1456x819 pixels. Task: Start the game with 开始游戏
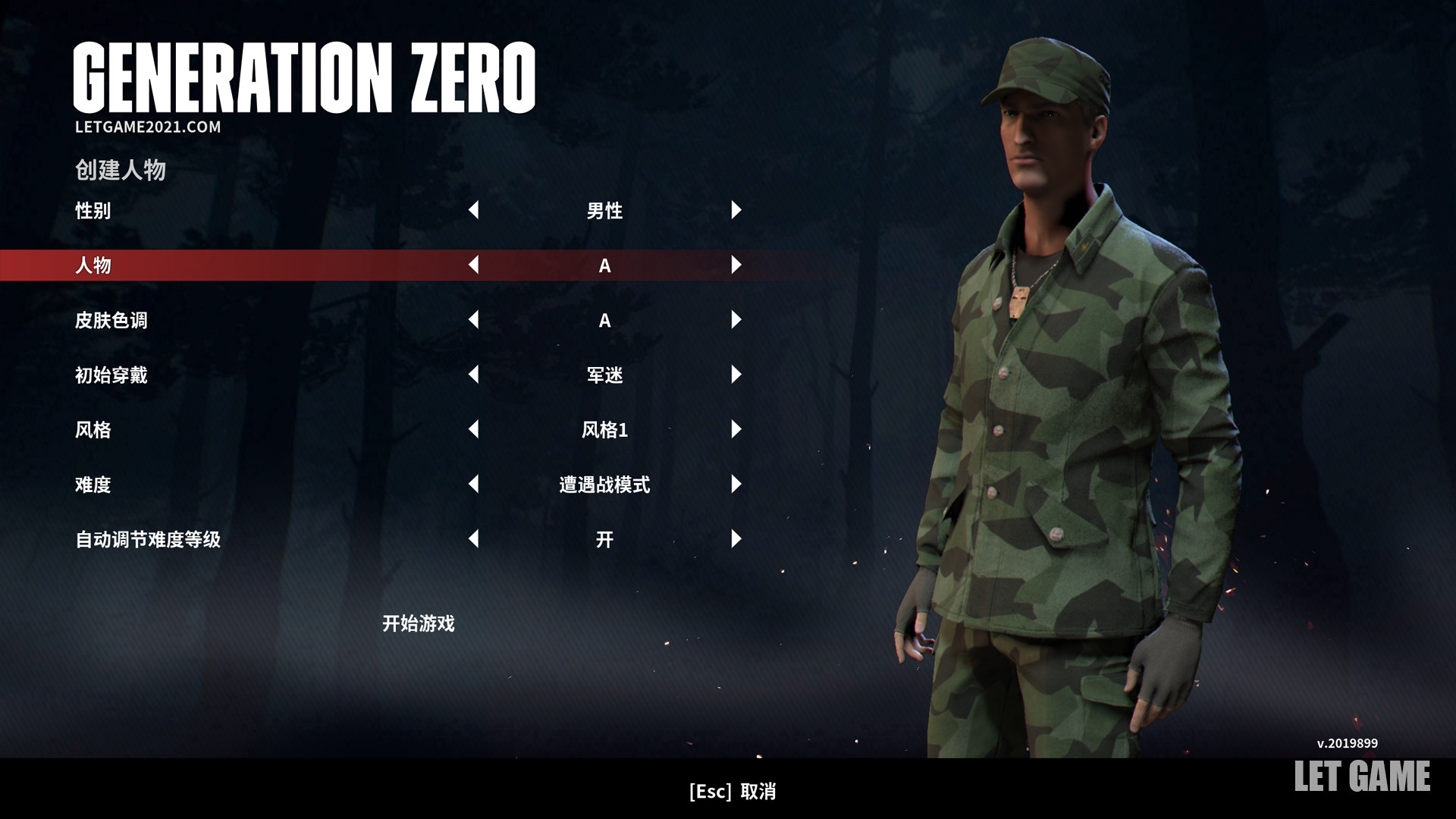[418, 623]
